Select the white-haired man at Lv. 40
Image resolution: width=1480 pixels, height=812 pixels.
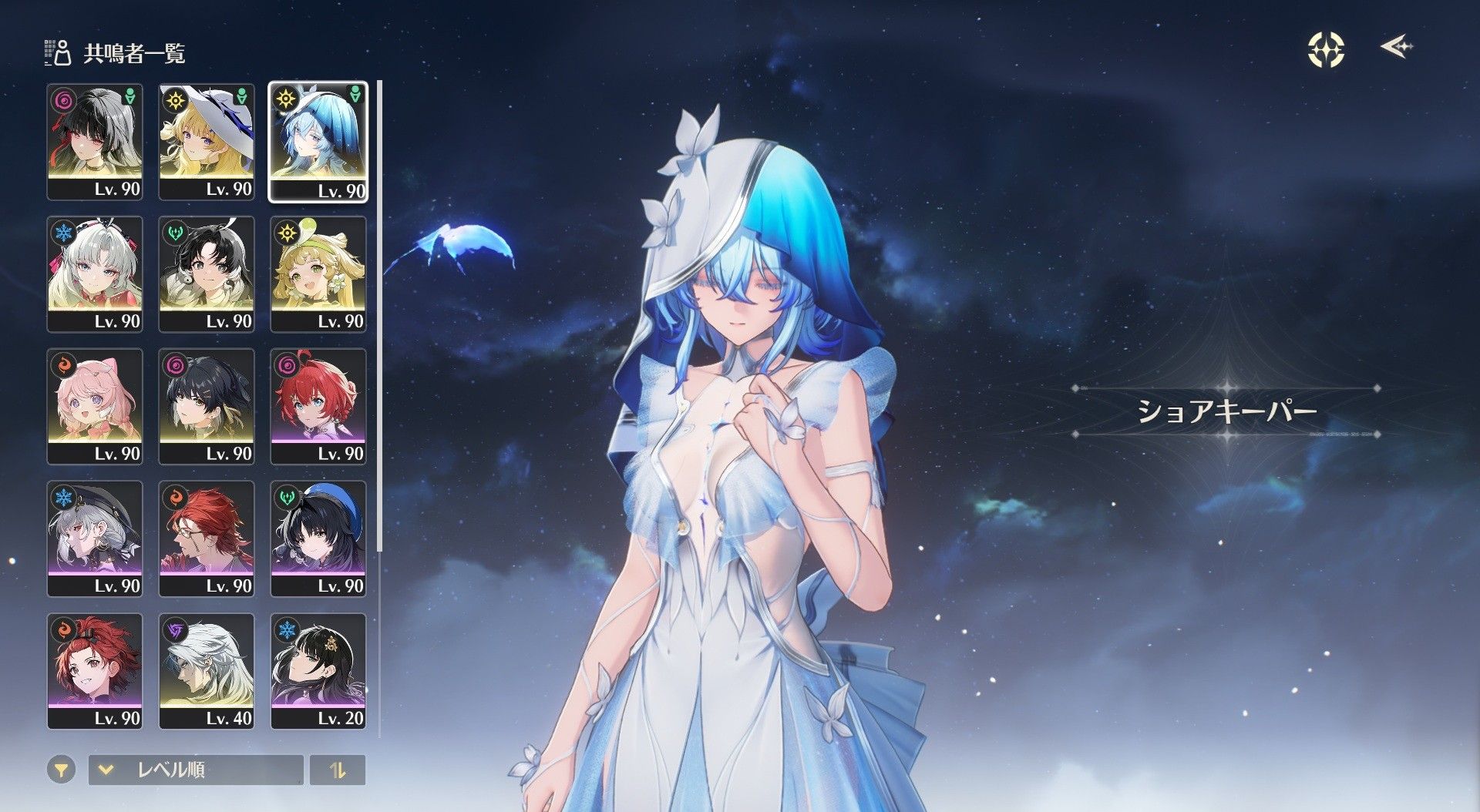point(206,671)
